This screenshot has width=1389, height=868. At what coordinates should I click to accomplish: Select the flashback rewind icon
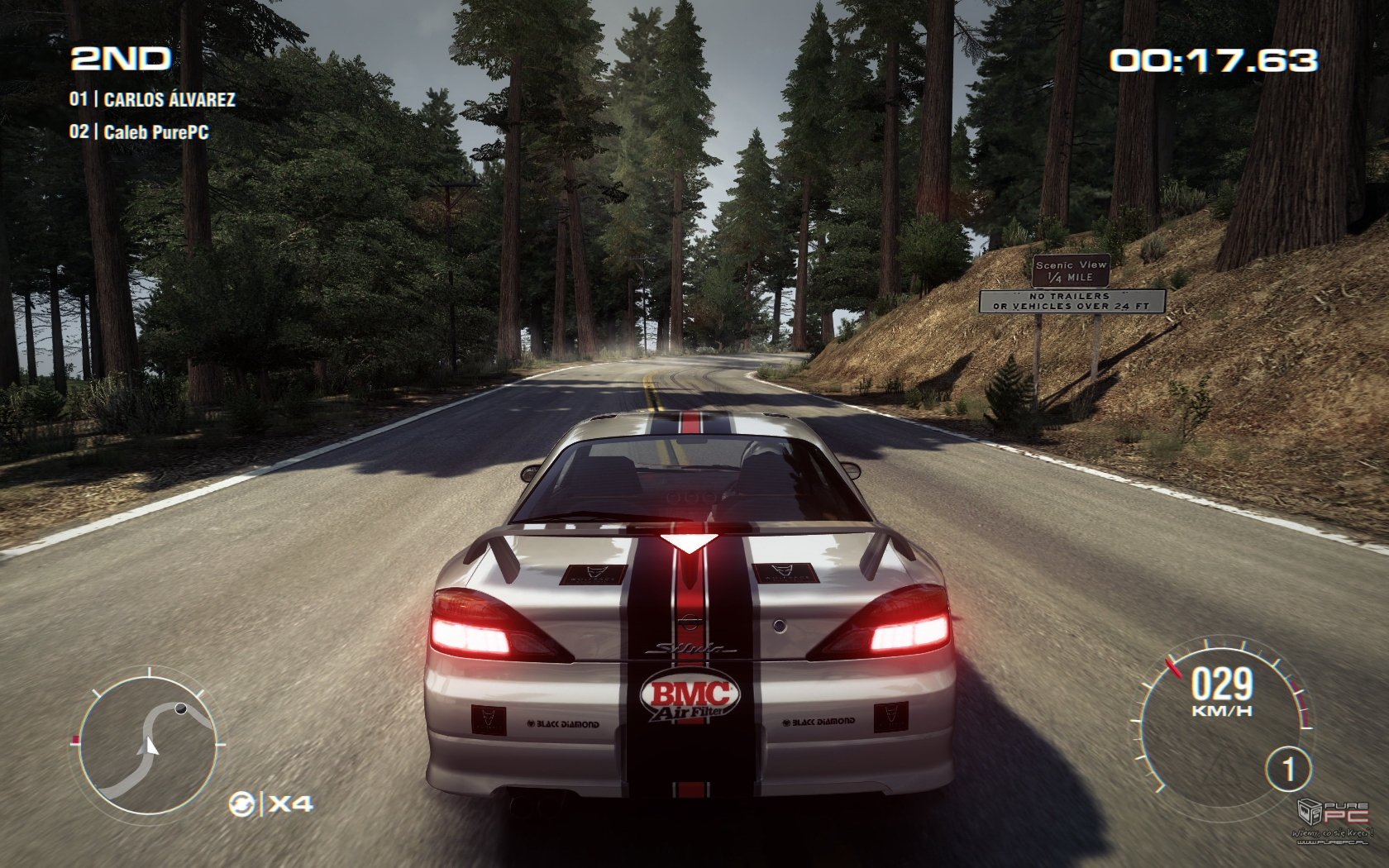242,804
